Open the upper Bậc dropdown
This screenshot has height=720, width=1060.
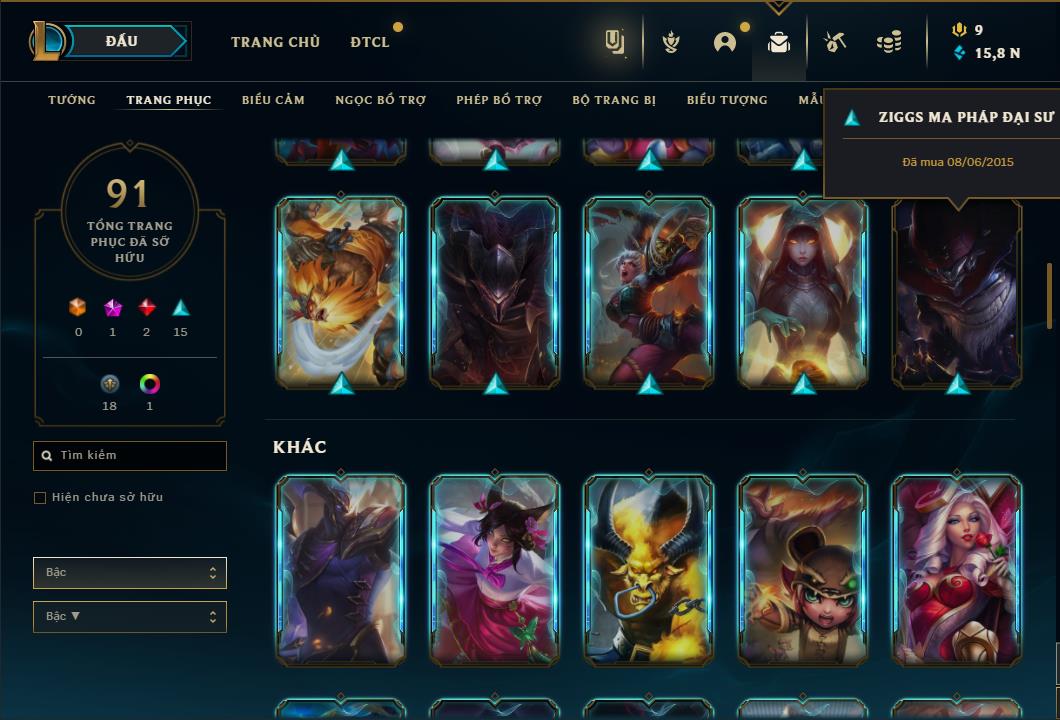(x=130, y=573)
